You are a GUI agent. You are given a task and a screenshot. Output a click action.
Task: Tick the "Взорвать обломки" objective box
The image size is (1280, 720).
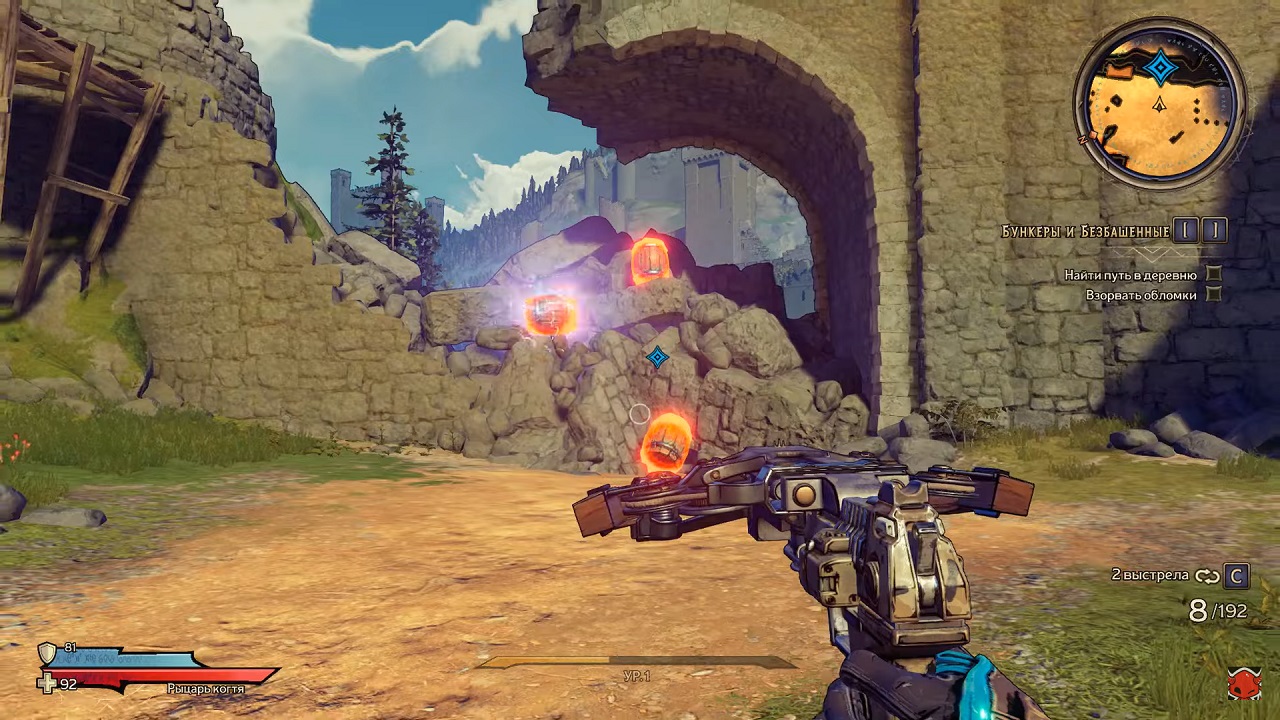1214,294
